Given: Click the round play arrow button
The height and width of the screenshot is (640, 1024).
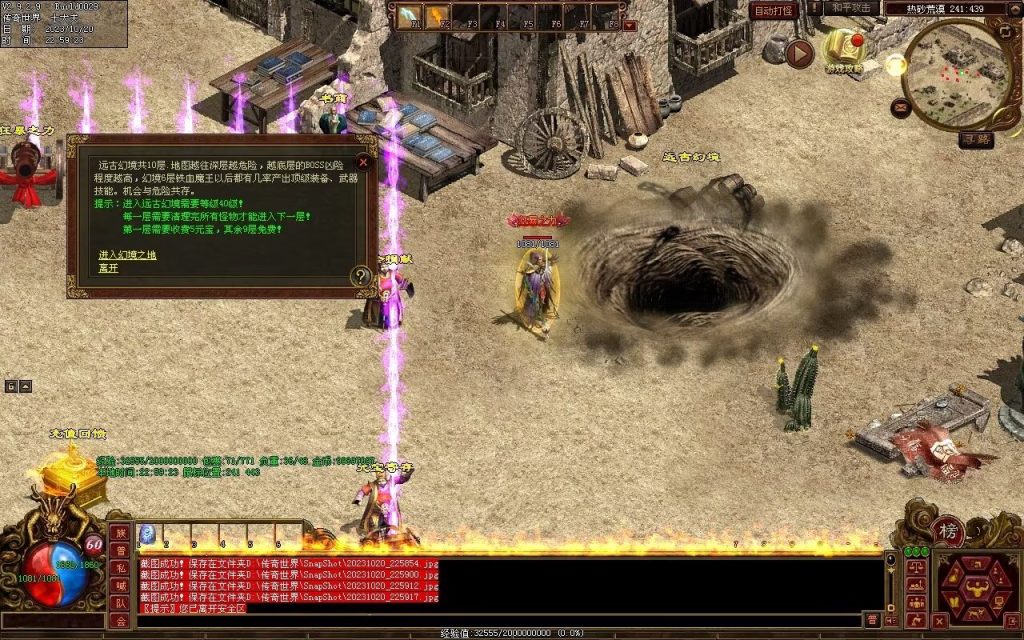Looking at the screenshot, I should click(x=799, y=54).
